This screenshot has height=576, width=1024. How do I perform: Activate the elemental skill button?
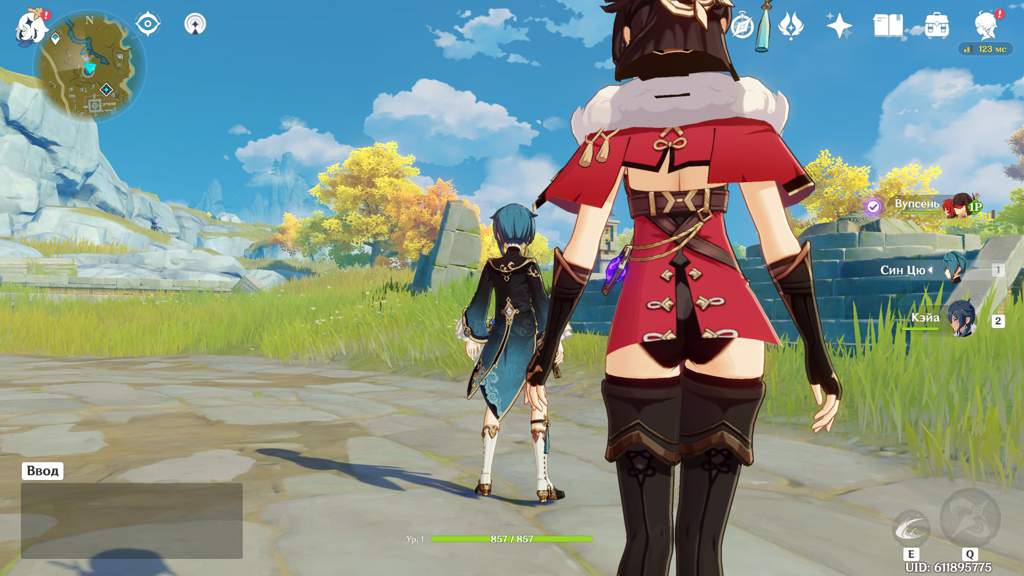[911, 525]
